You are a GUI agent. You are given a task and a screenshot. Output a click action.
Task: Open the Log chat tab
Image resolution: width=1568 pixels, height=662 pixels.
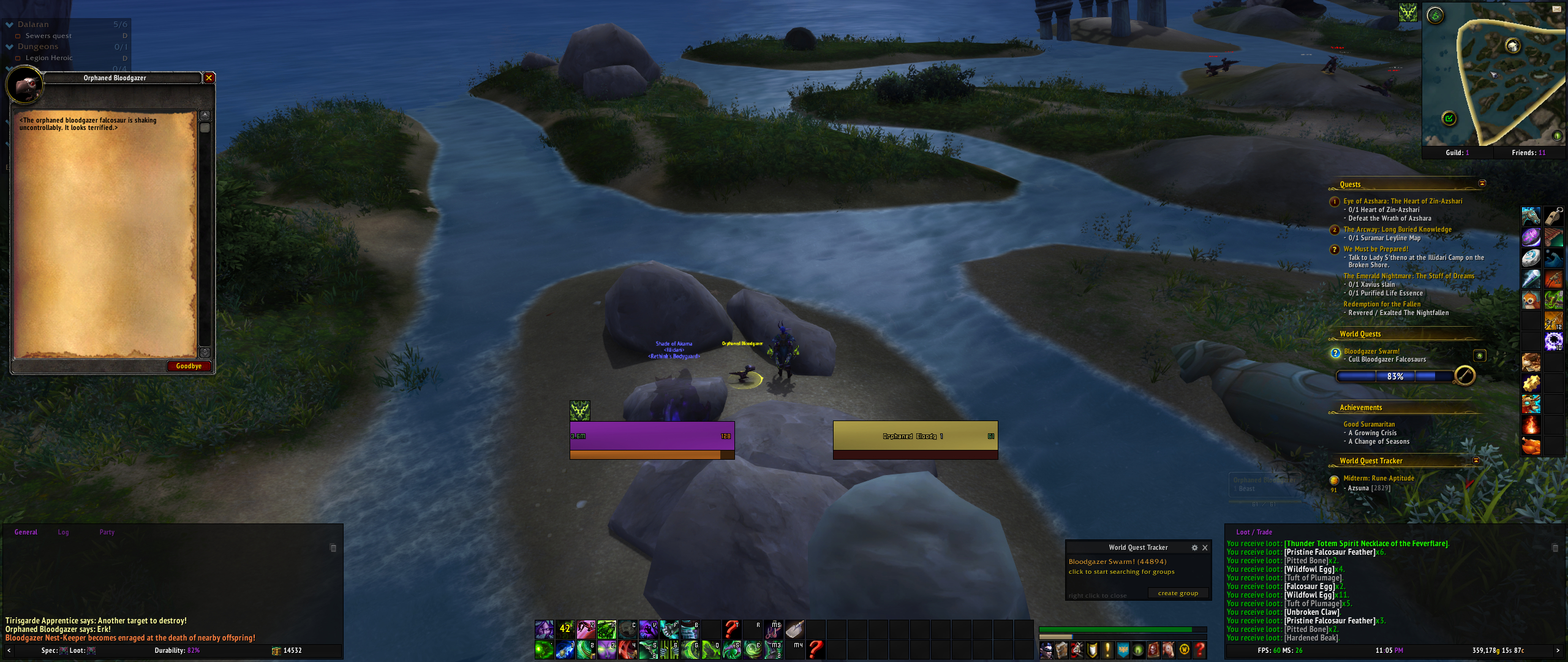click(63, 532)
